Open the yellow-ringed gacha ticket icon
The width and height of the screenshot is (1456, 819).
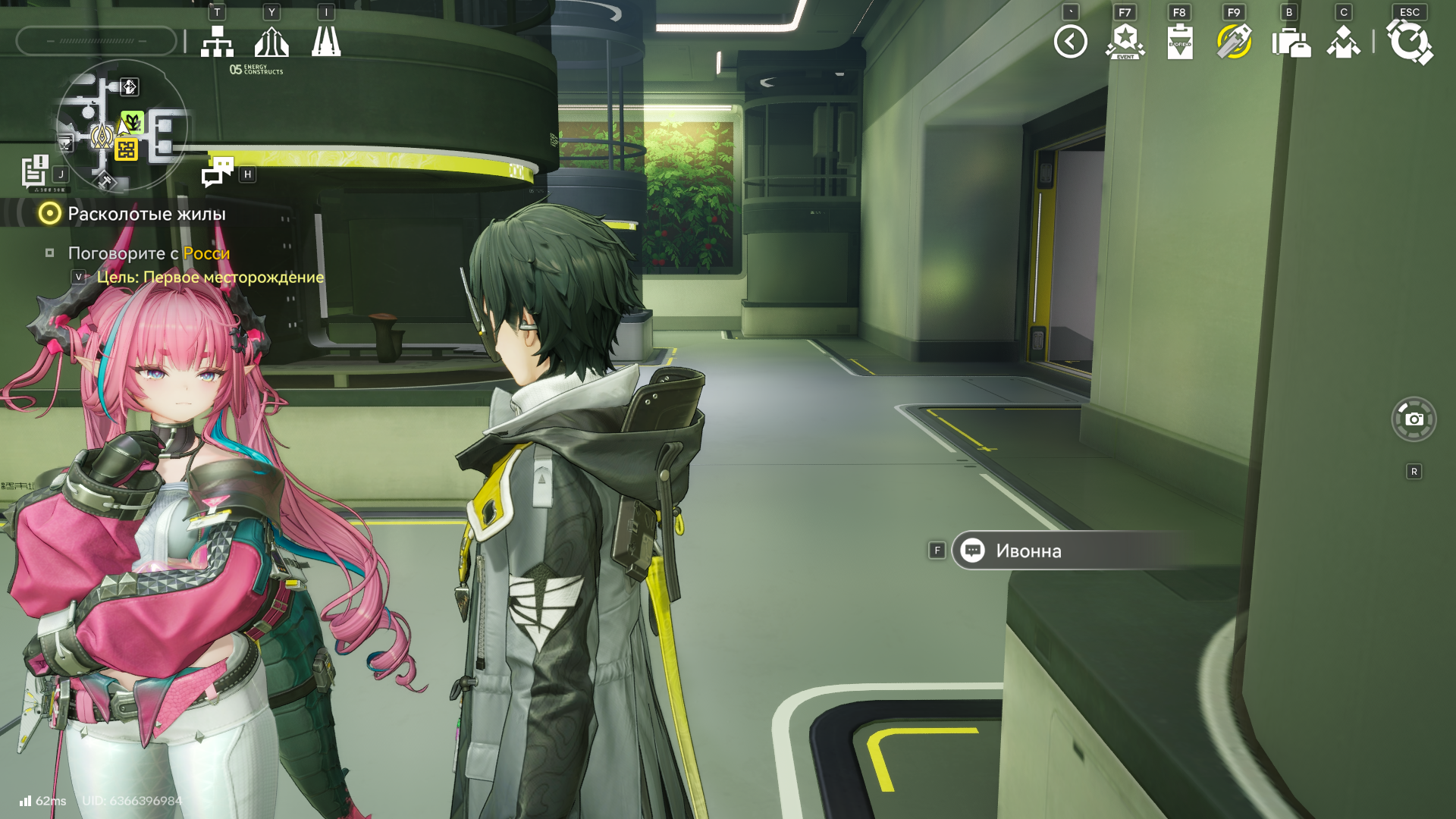(x=1234, y=42)
